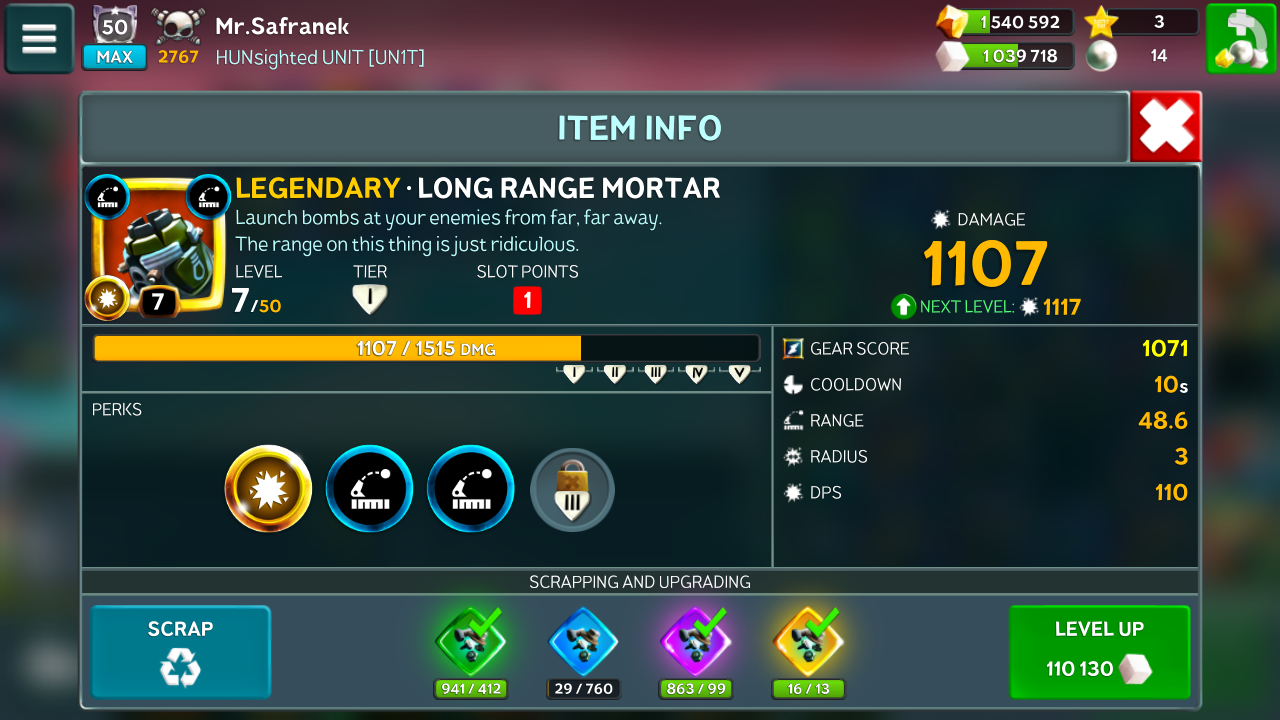
Task: Tap the sugar cube currency counter
Action: 1005,56
